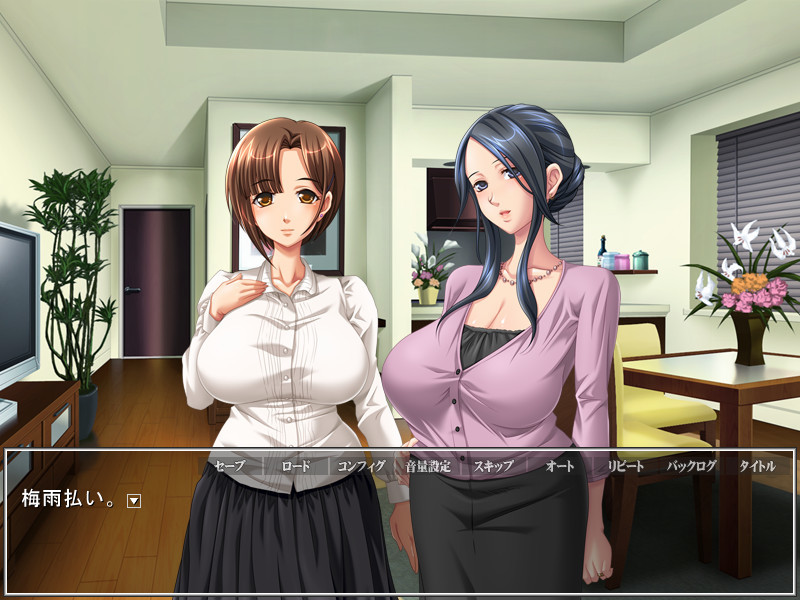Open the セーブ (Save) menu
The height and width of the screenshot is (600, 800).
229,466
